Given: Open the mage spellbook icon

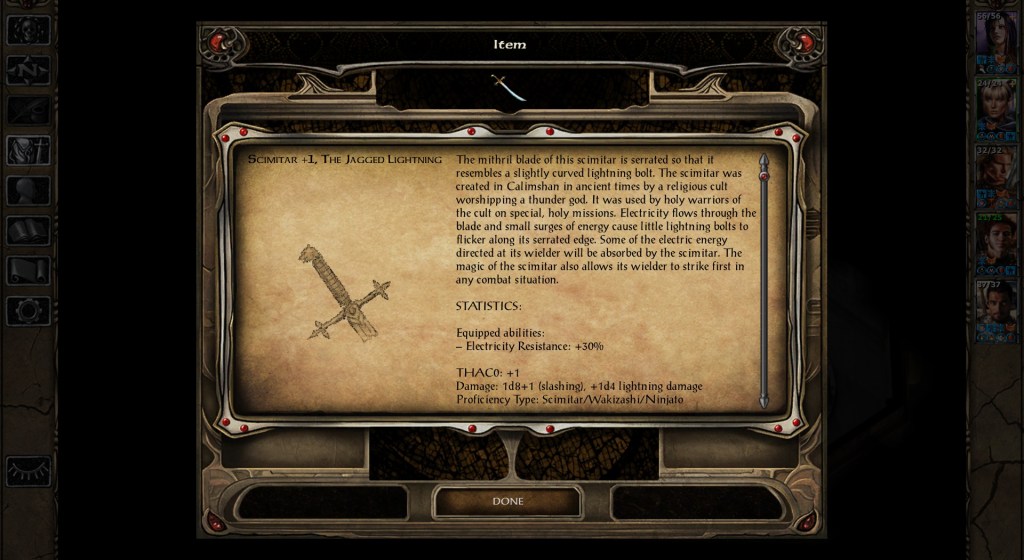Looking at the screenshot, I should tap(28, 231).
